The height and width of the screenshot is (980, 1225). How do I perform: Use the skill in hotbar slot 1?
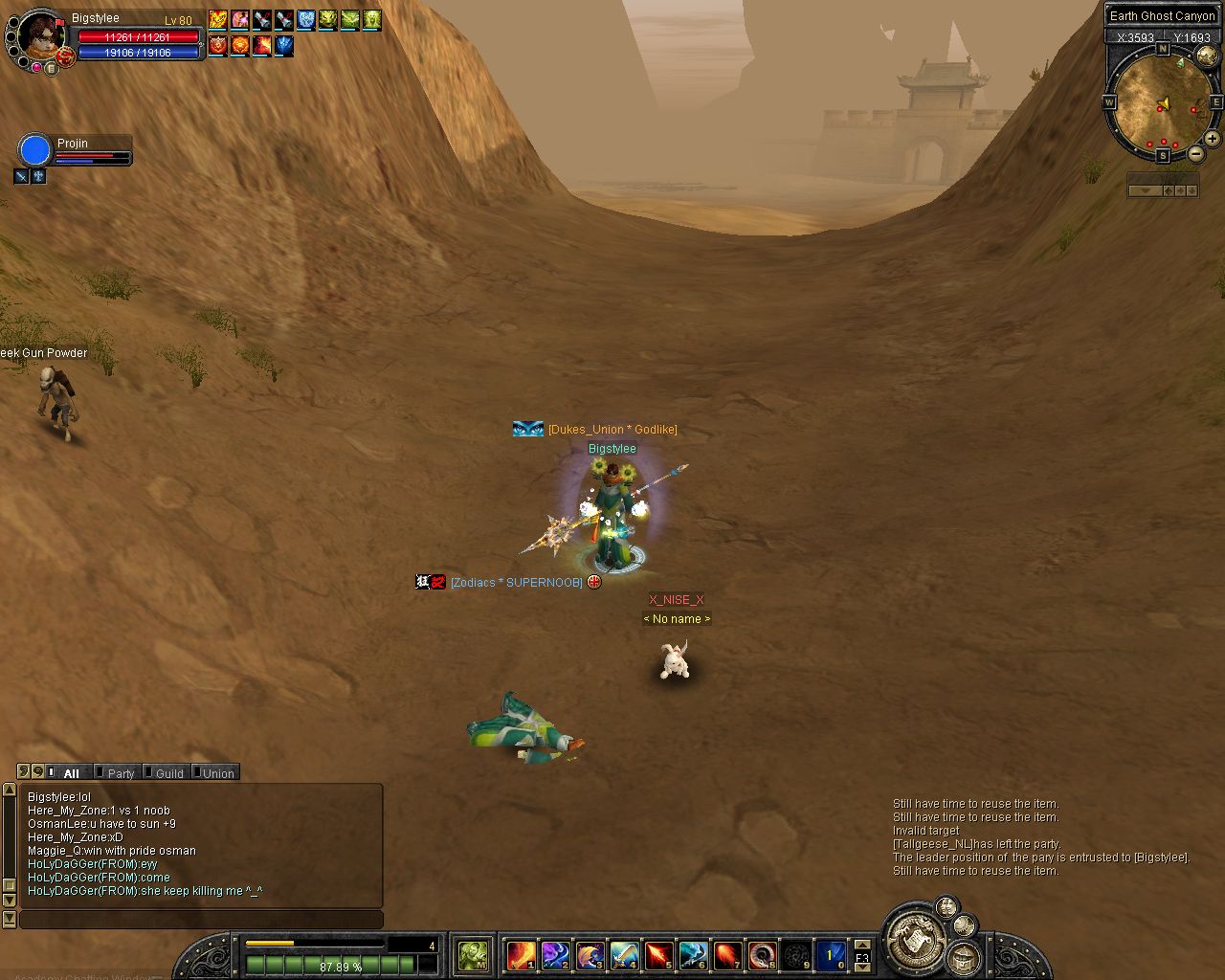(521, 955)
